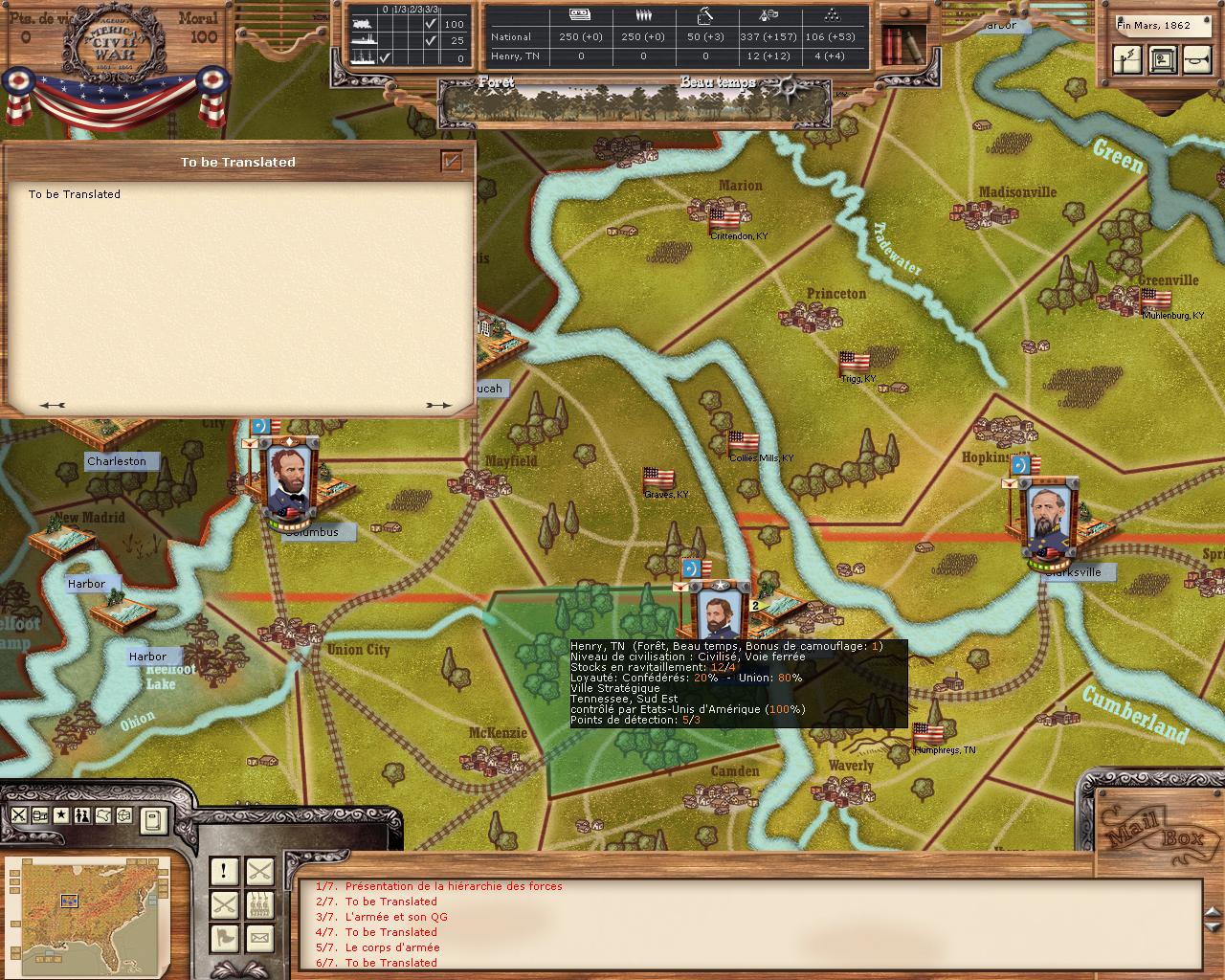Select the crossed swords battles icon on bottom toolbar
The width and height of the screenshot is (1225, 980).
click(19, 815)
